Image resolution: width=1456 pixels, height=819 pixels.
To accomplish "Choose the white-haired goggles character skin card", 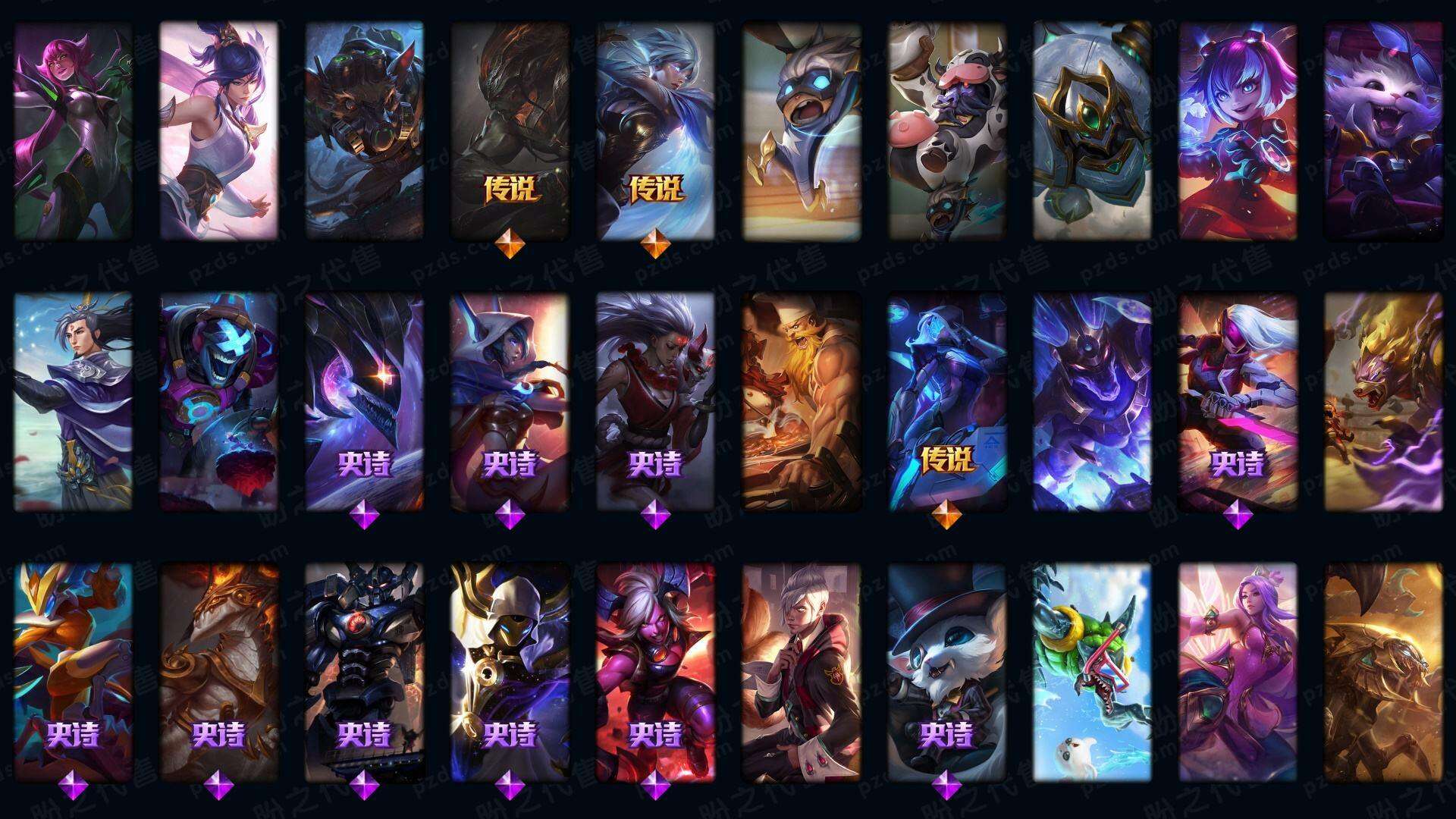I will click(x=801, y=130).
